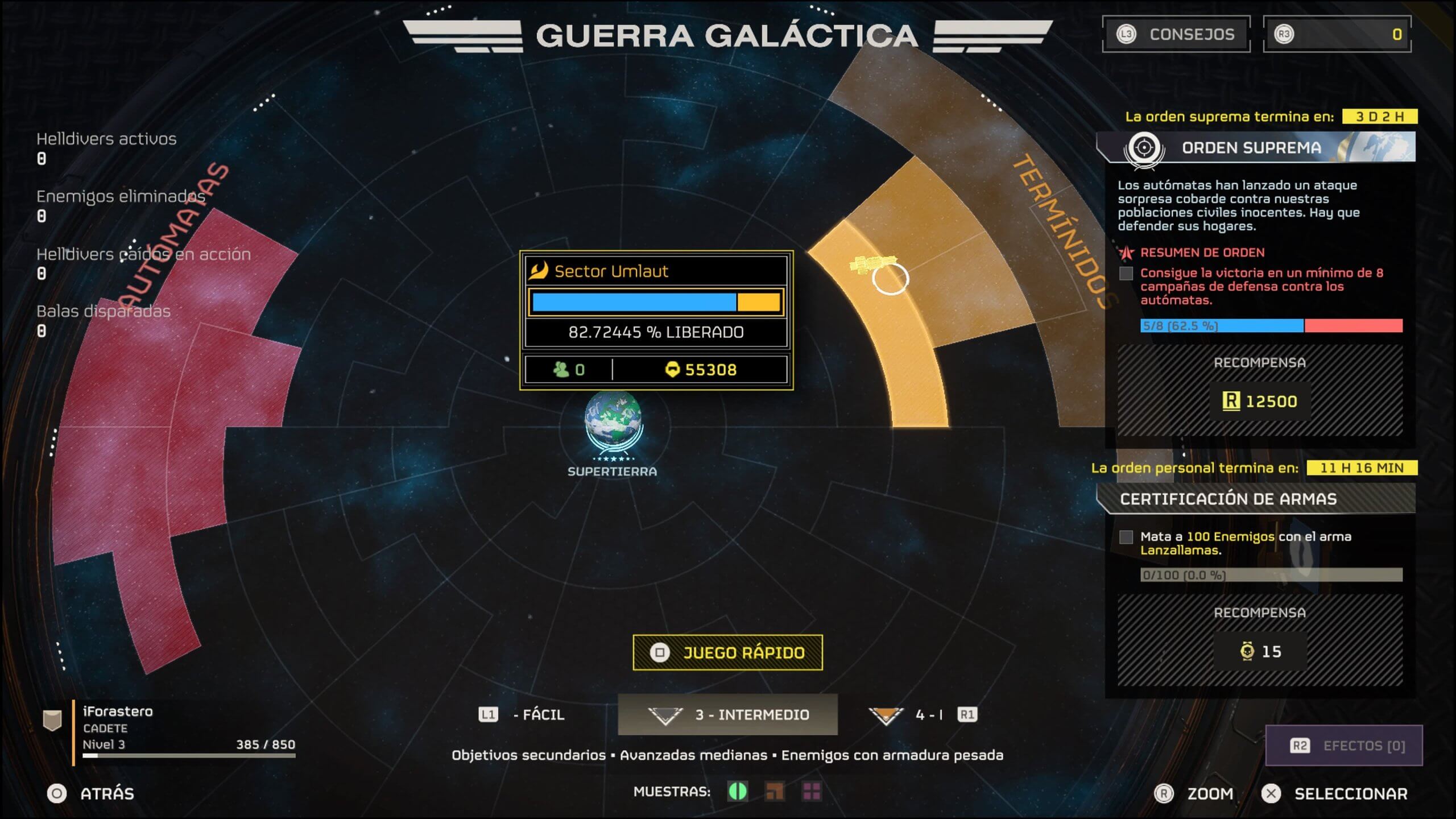Select the white ring marker in the Terminid sector
This screenshot has height=819, width=1456.
pos(890,279)
